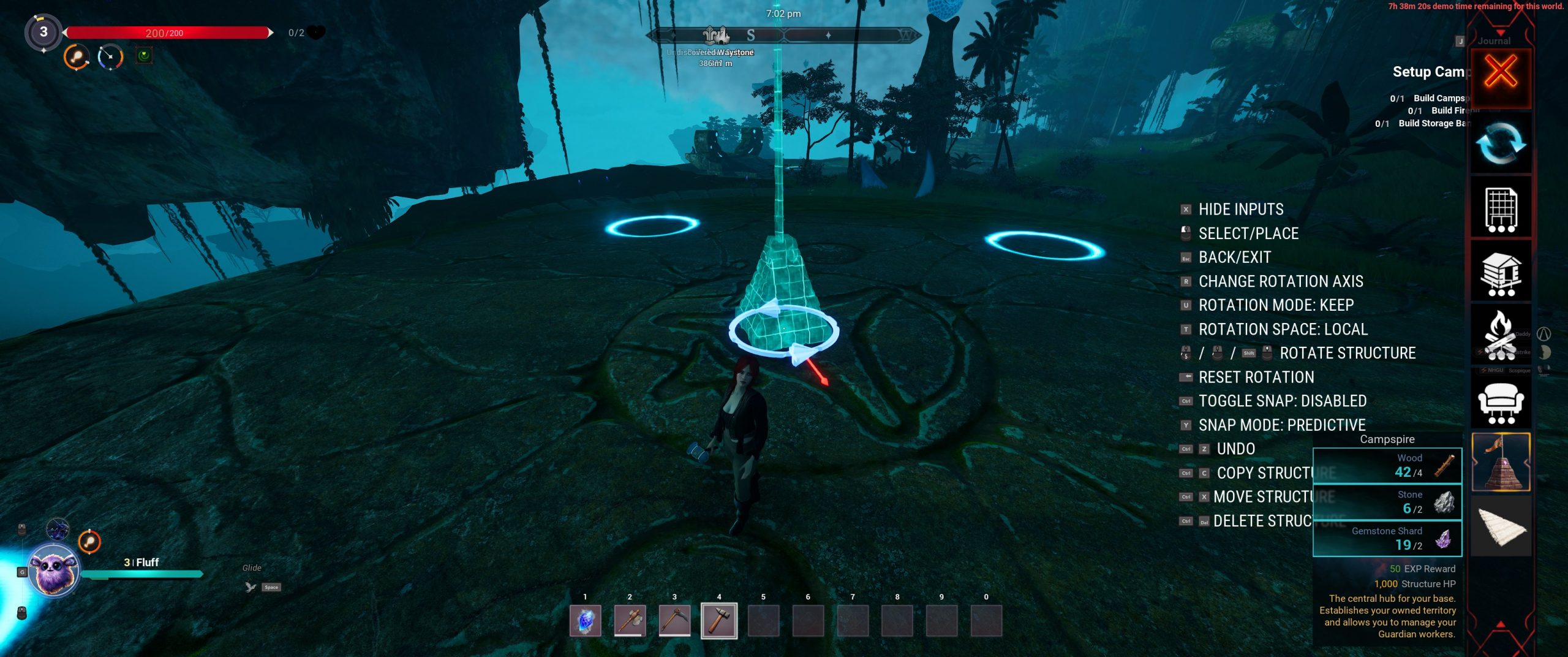Screen dimensions: 1568x657
Task: Click the Setup Camp quest tracker
Action: [1428, 72]
